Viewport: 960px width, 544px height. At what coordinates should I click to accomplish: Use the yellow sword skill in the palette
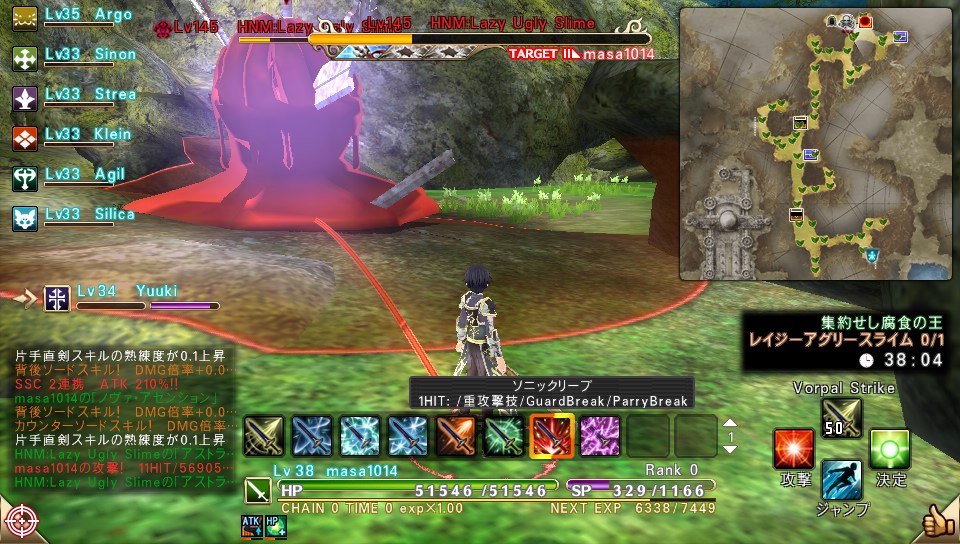(263, 436)
